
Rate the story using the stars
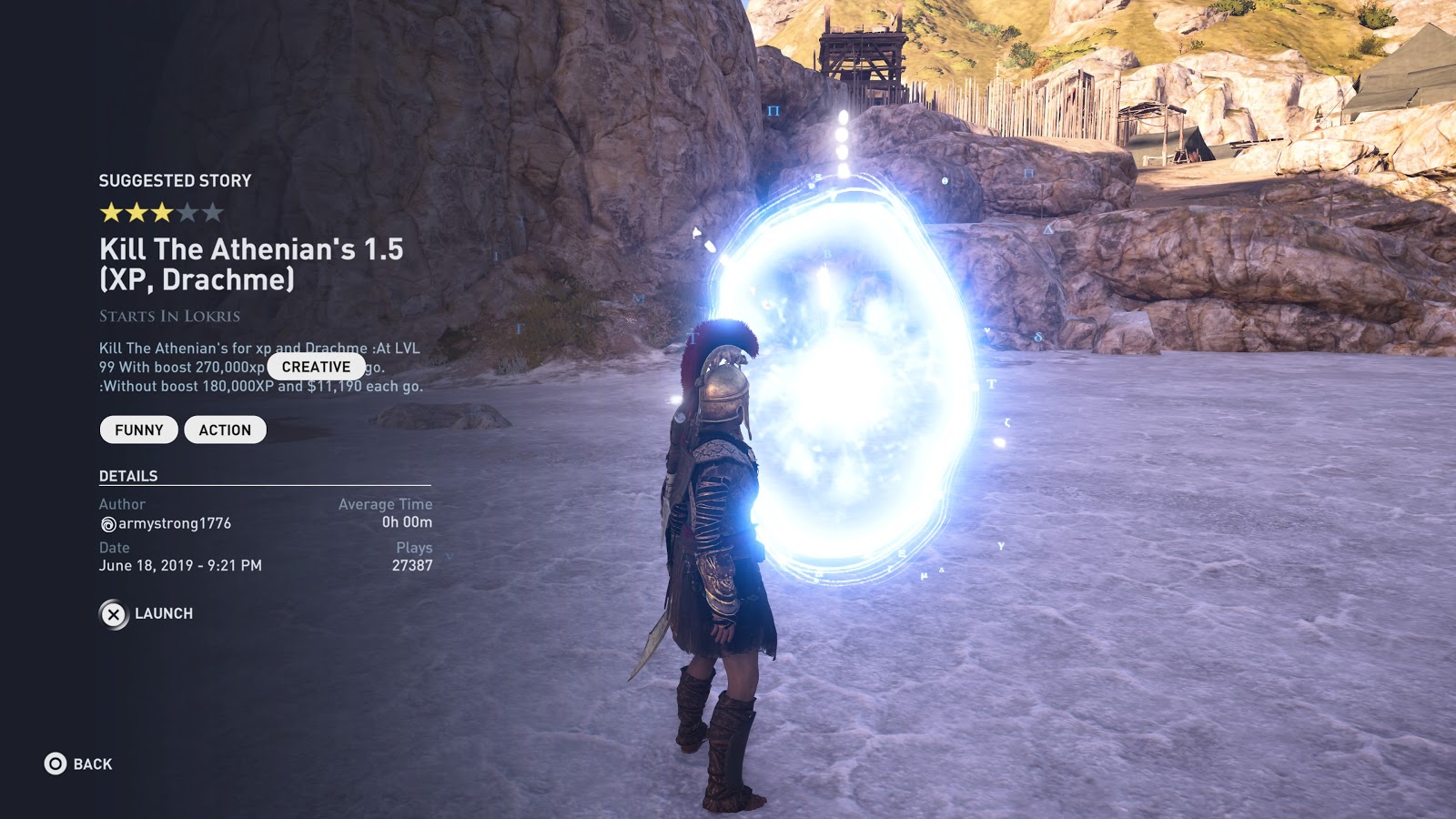pyautogui.click(x=161, y=213)
